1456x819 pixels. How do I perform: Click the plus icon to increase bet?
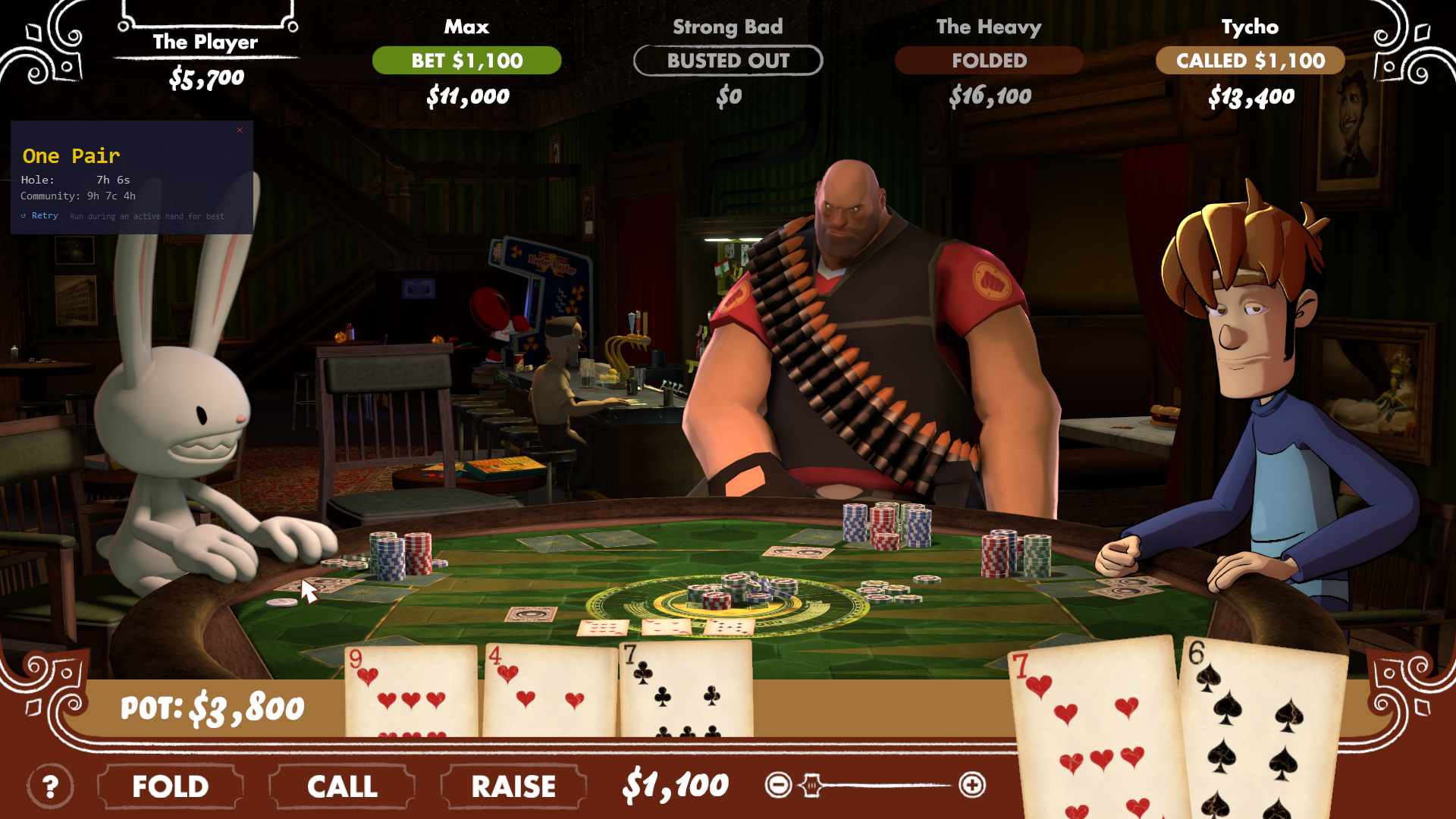pyautogui.click(x=974, y=785)
